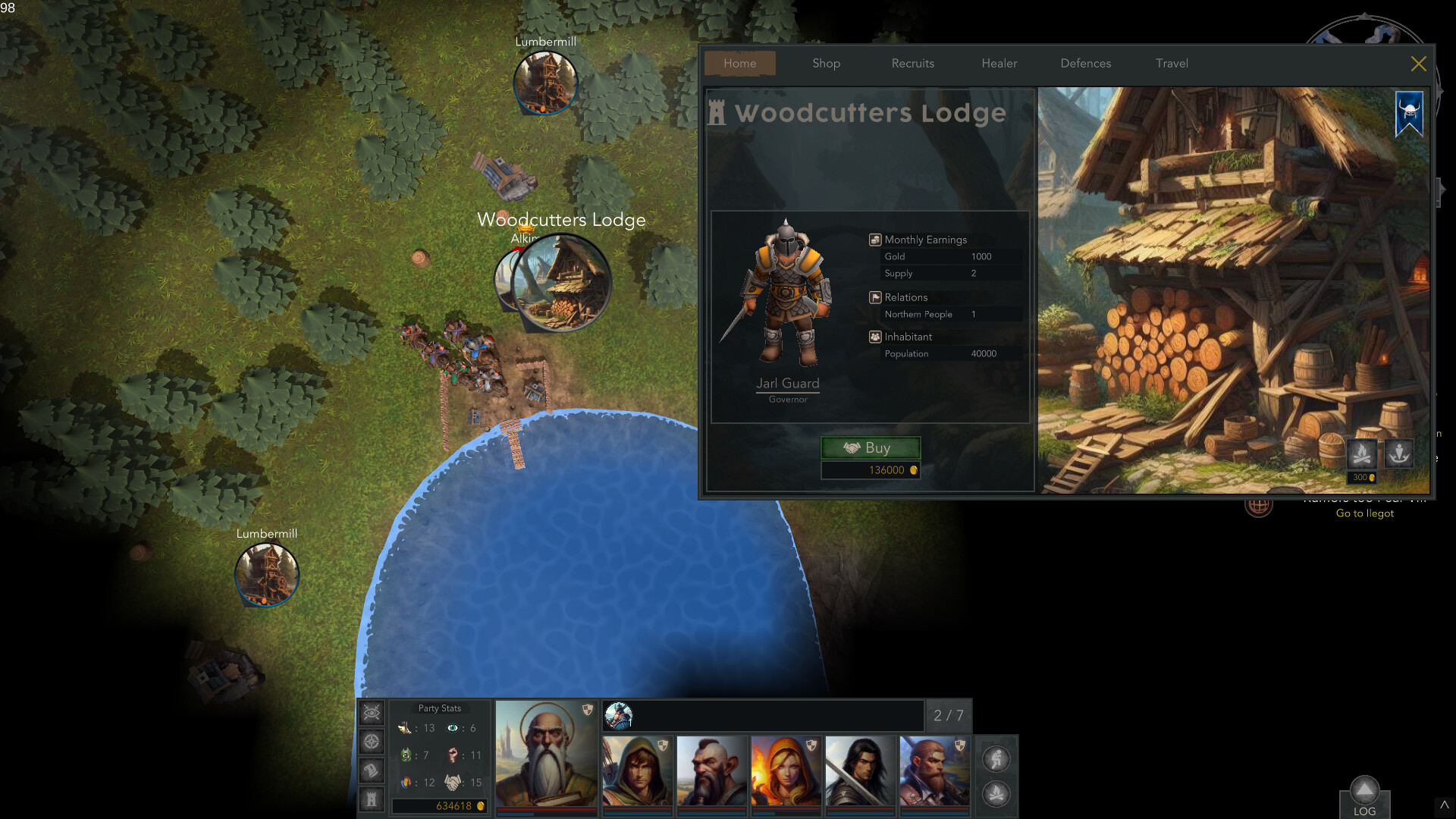Image resolution: width=1456 pixels, height=819 pixels.
Task: Toggle the shield on the blonde mage's portrait
Action: 810,747
